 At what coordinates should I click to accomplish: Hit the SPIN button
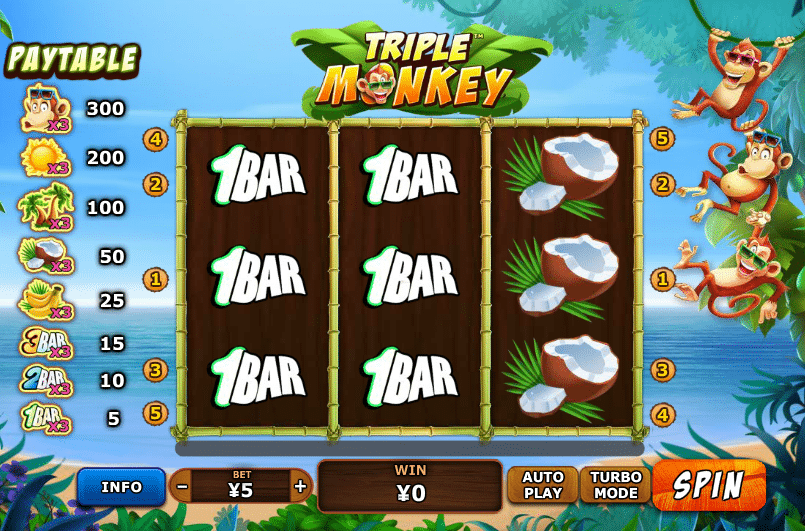point(708,485)
